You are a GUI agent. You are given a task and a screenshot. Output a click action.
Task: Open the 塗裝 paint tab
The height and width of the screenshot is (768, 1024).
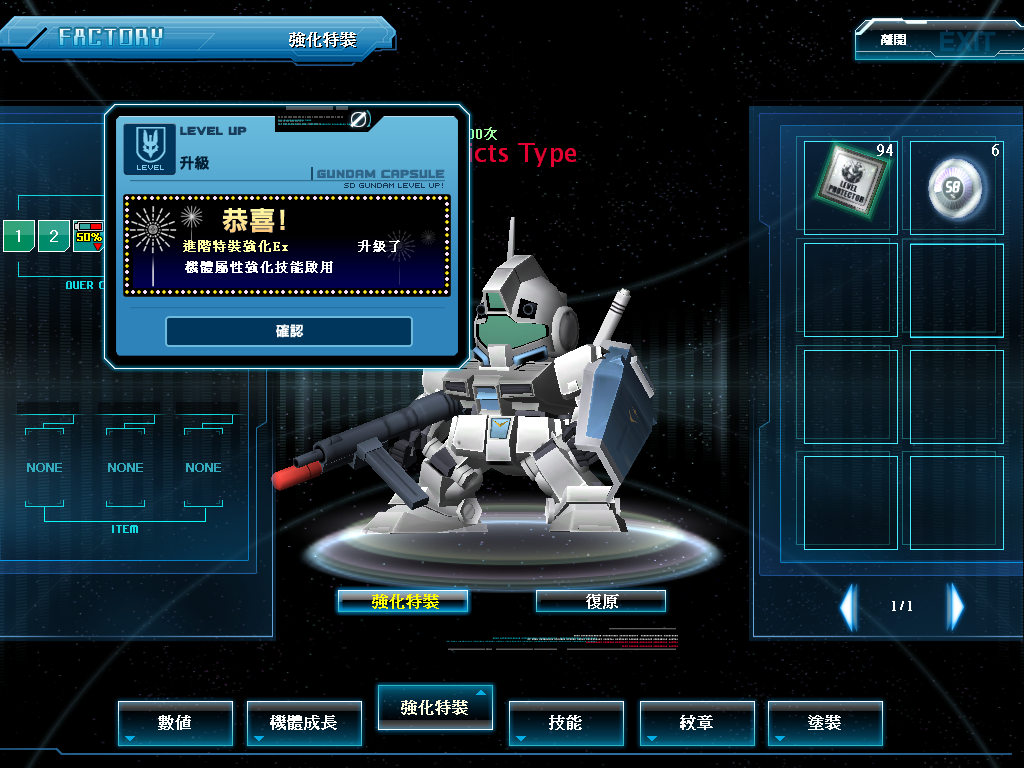pyautogui.click(x=825, y=722)
